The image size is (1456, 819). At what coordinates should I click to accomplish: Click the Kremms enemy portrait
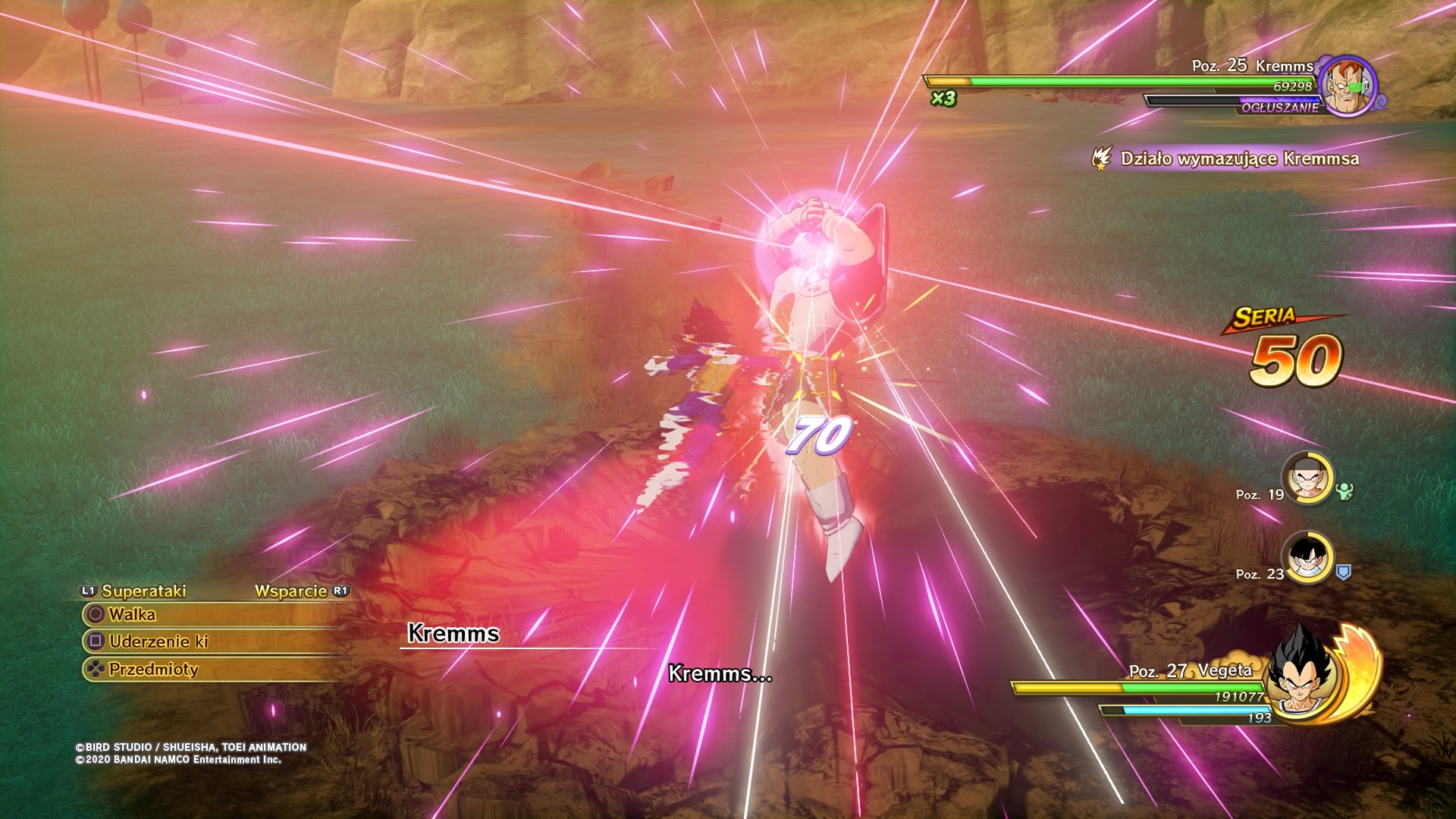(x=1347, y=85)
